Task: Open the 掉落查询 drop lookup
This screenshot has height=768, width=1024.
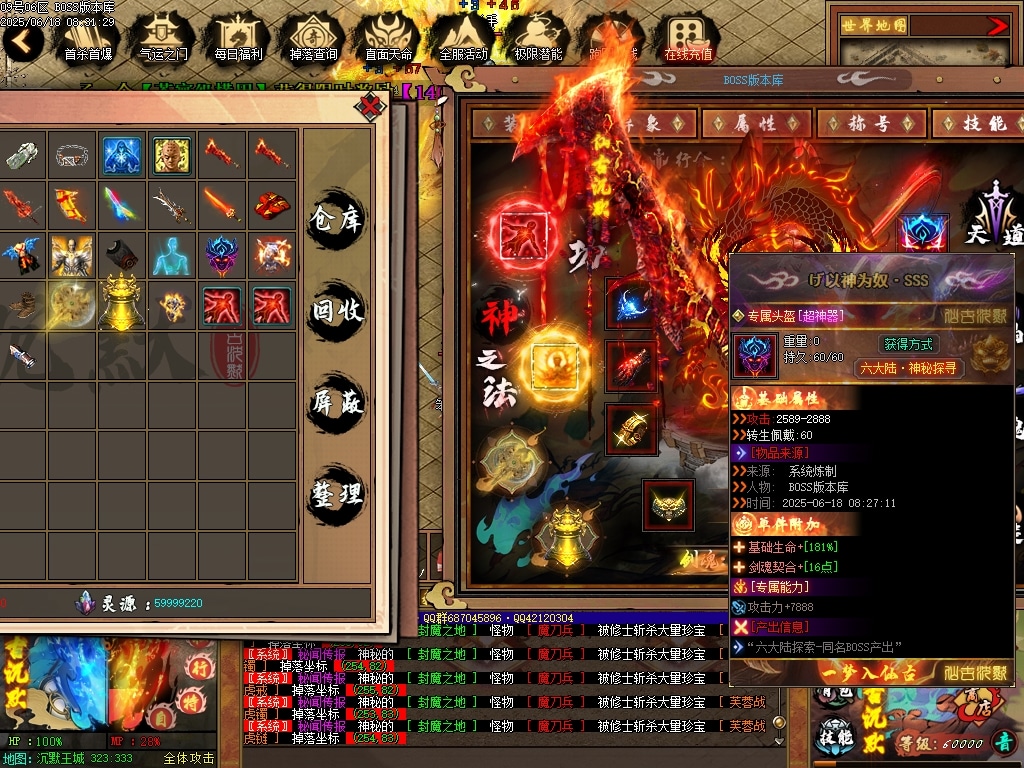Action: pyautogui.click(x=313, y=39)
